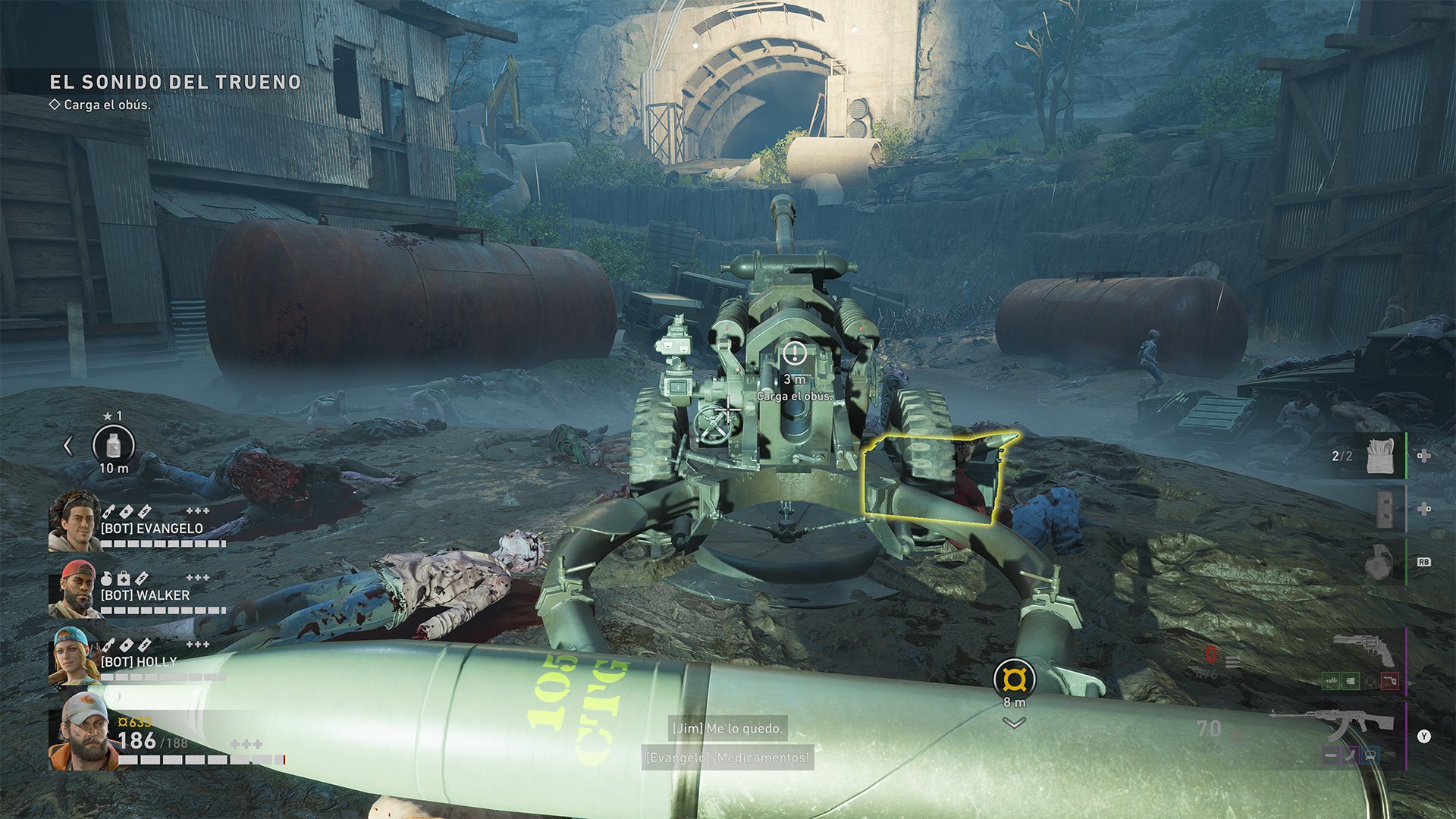Select Holly's teammate portrait
Viewport: 1456px width, 819px height.
(x=73, y=657)
